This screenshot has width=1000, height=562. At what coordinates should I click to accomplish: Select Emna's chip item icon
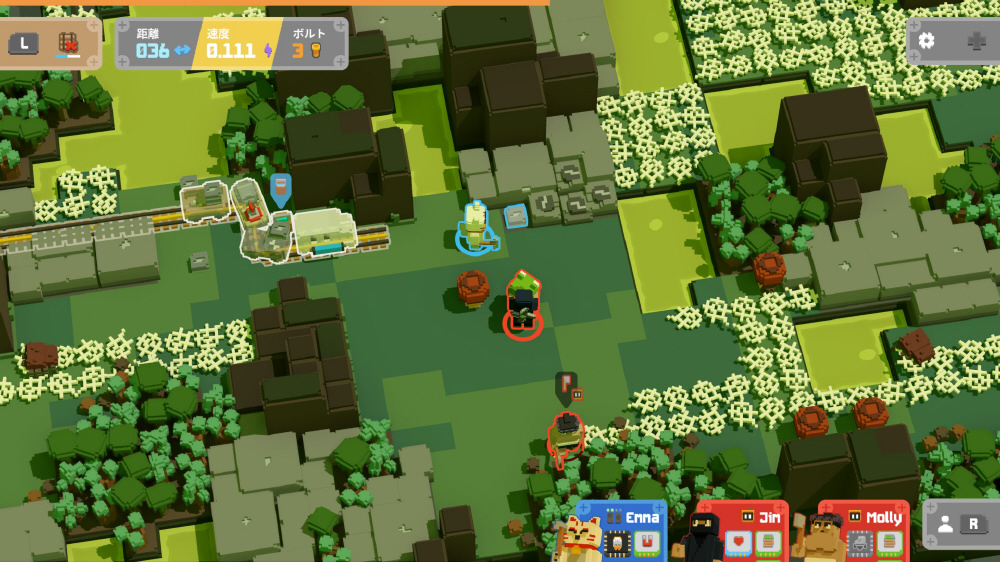[x=619, y=543]
